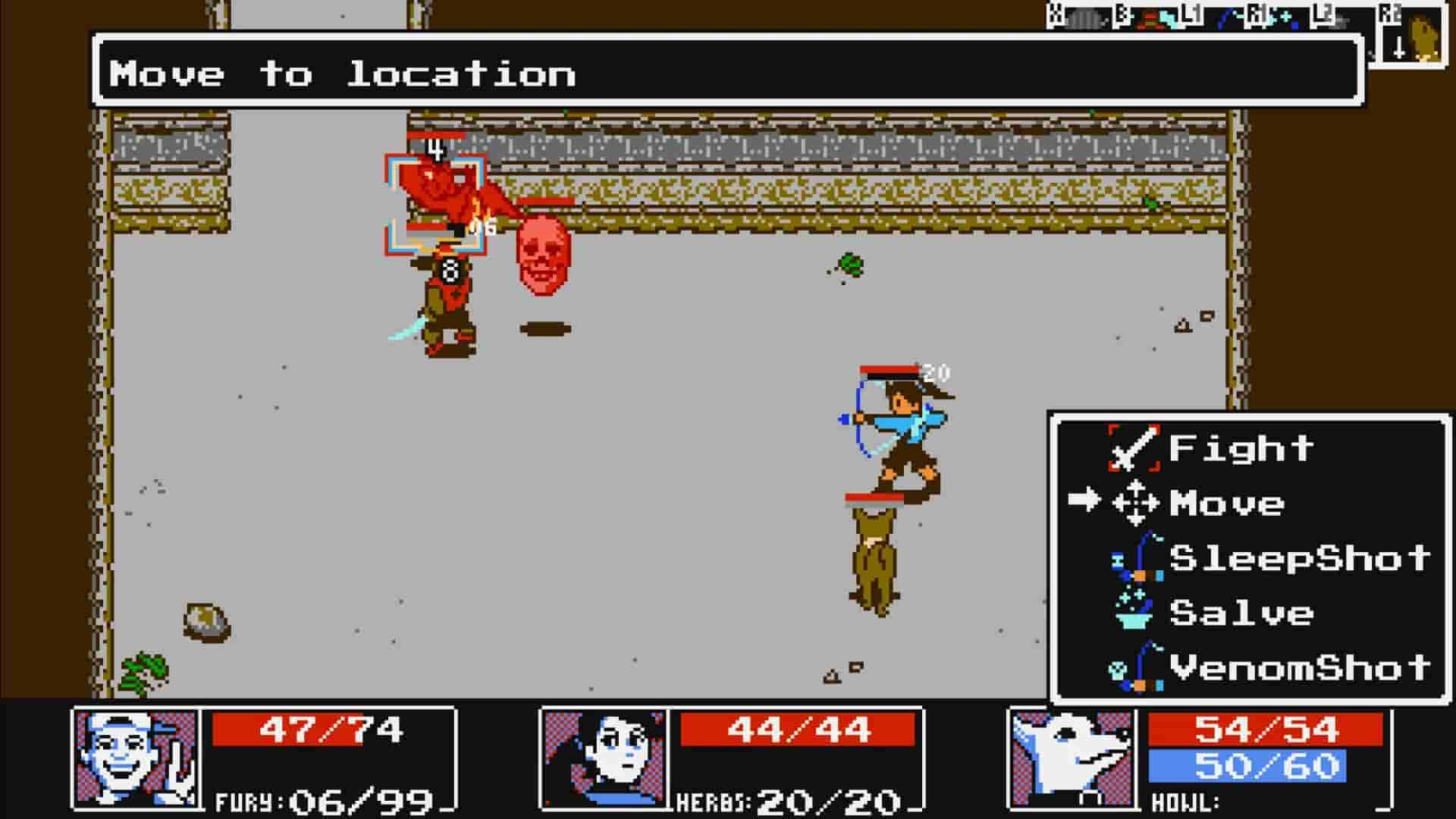Click the arrow cursor next to Move
The image size is (1456, 819).
[1084, 500]
